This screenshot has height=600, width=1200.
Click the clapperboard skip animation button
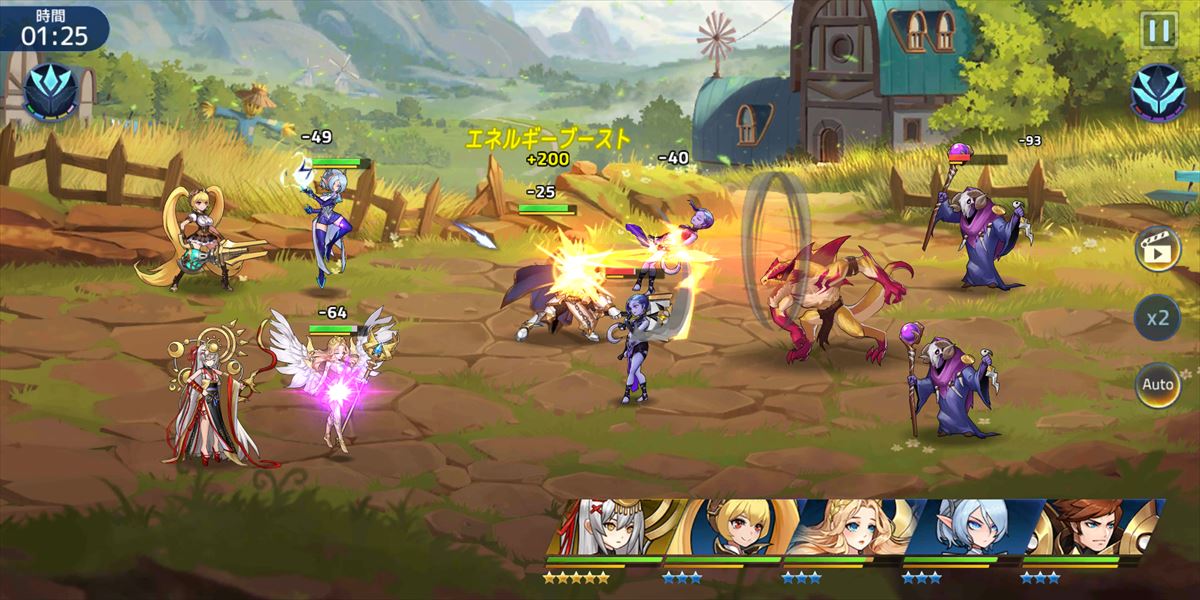[1157, 249]
